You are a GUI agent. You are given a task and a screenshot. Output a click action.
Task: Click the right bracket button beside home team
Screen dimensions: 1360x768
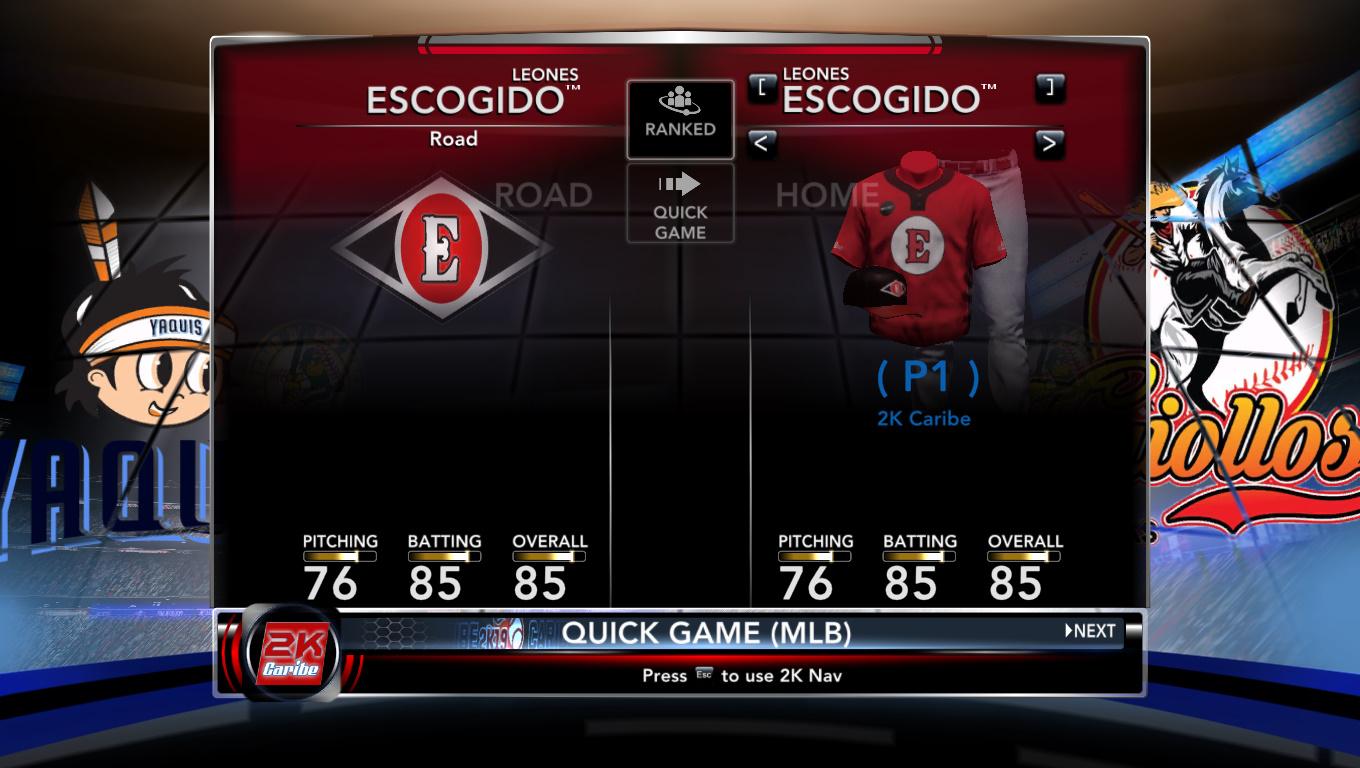(1049, 87)
